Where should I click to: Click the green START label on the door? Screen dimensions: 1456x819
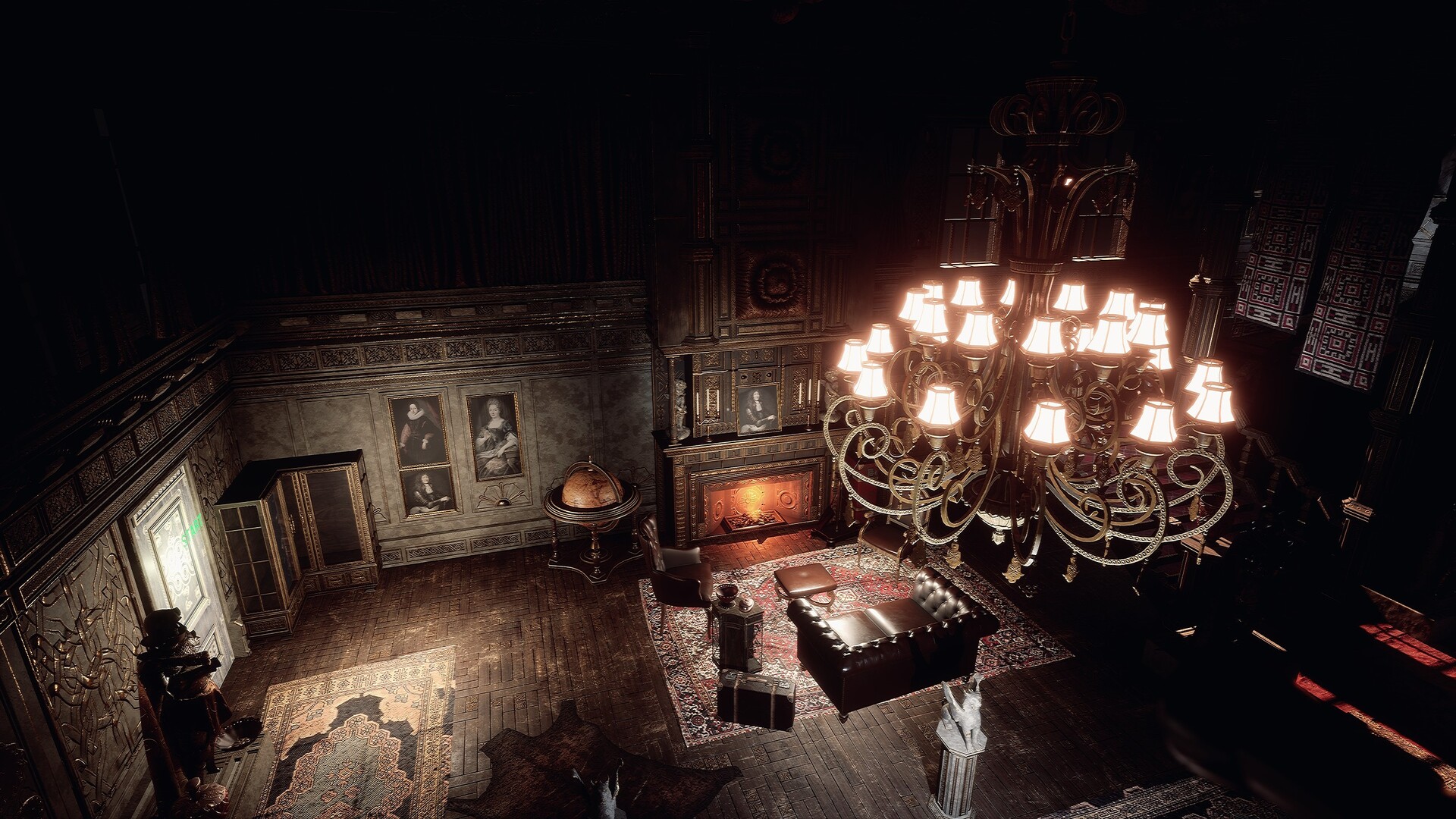tap(190, 529)
